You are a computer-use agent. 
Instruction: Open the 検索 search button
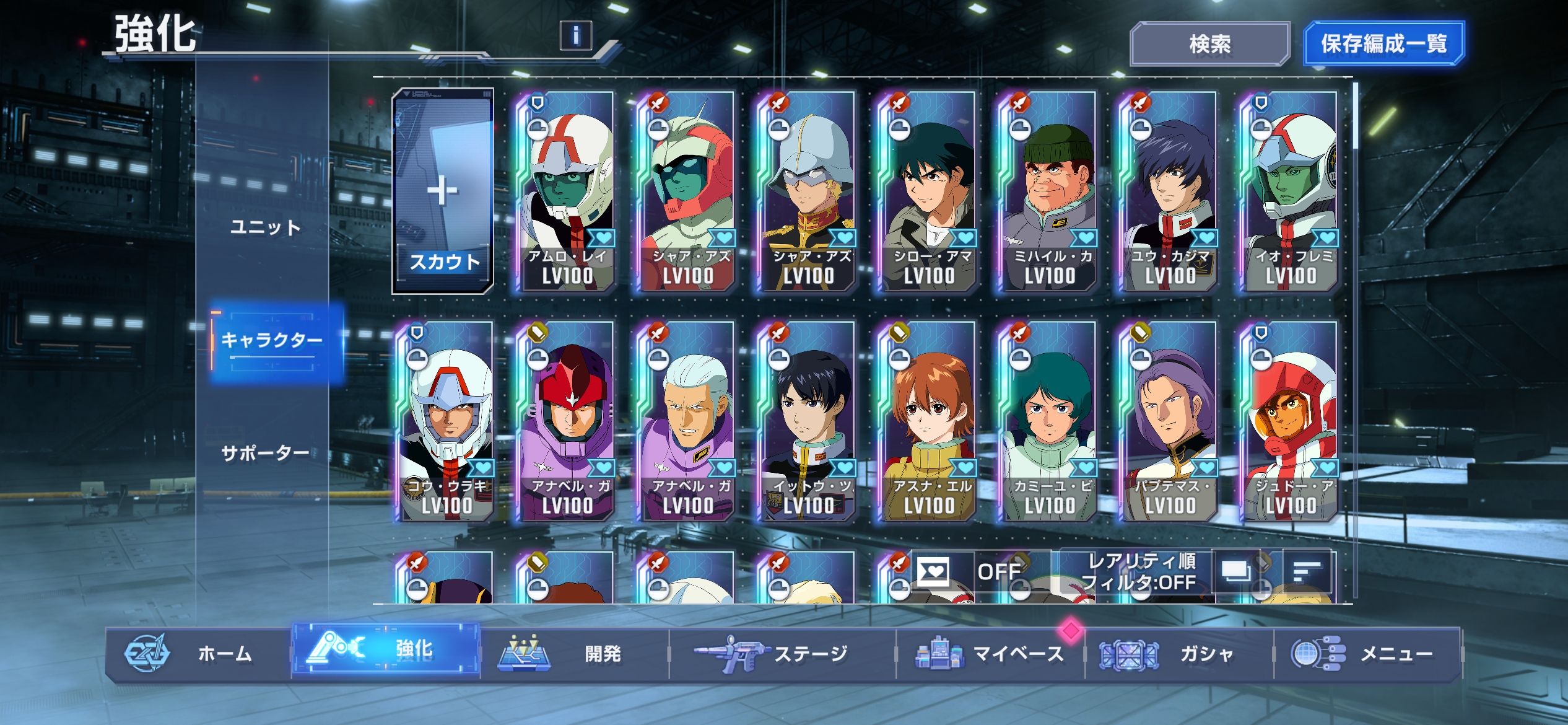coord(1209,44)
